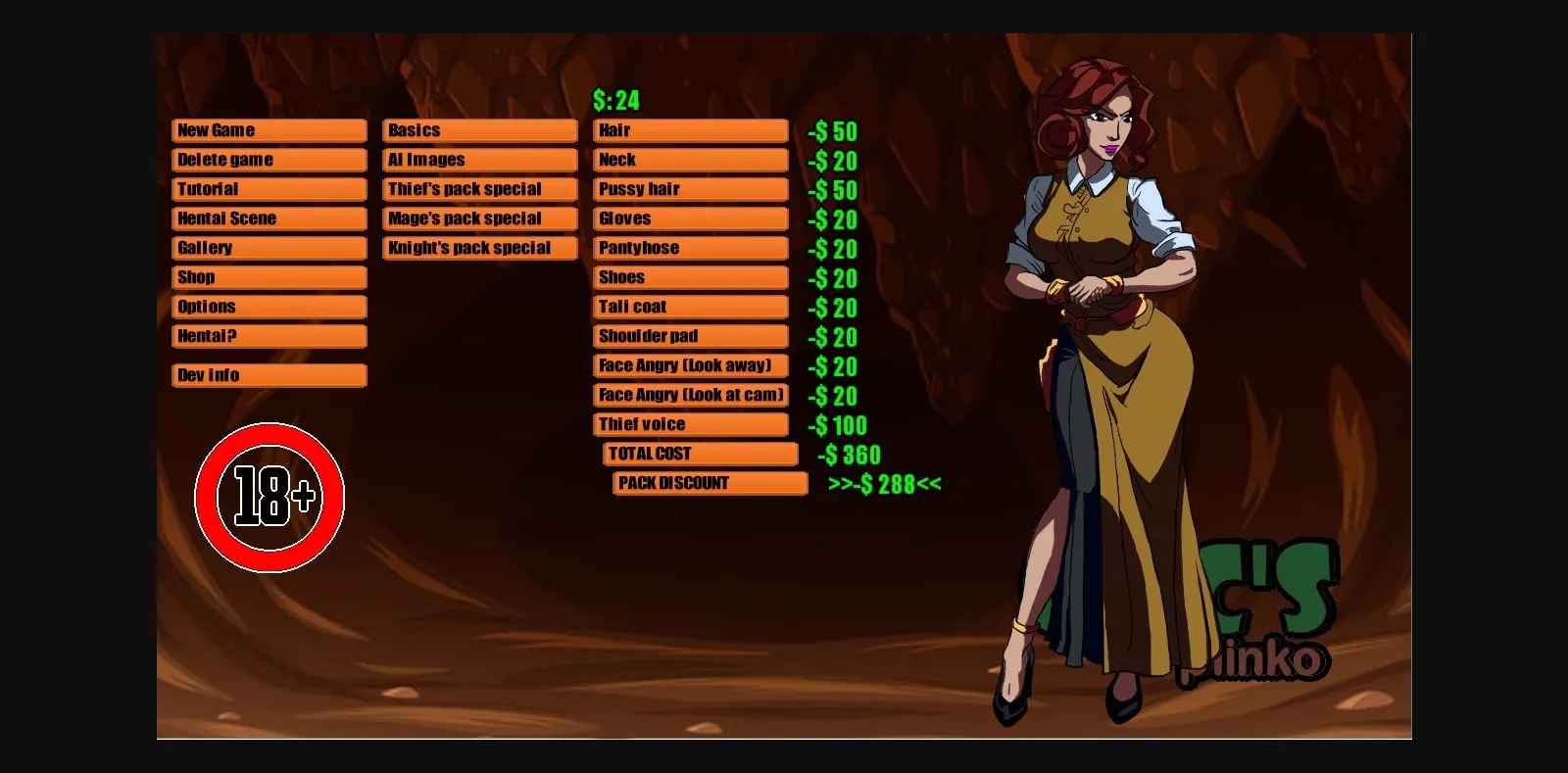Choose the Thief's pack special
Viewport: 1568px width, 773px height.
[478, 188]
